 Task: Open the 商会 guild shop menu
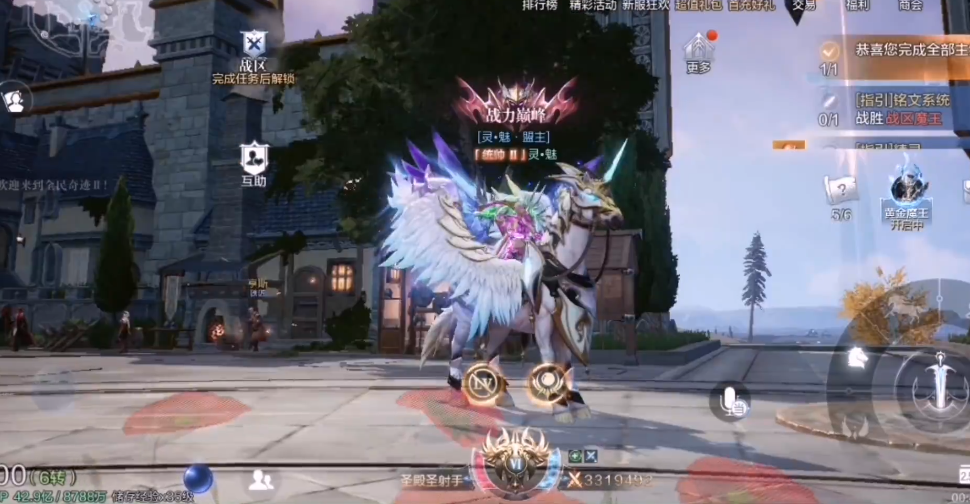(x=910, y=6)
